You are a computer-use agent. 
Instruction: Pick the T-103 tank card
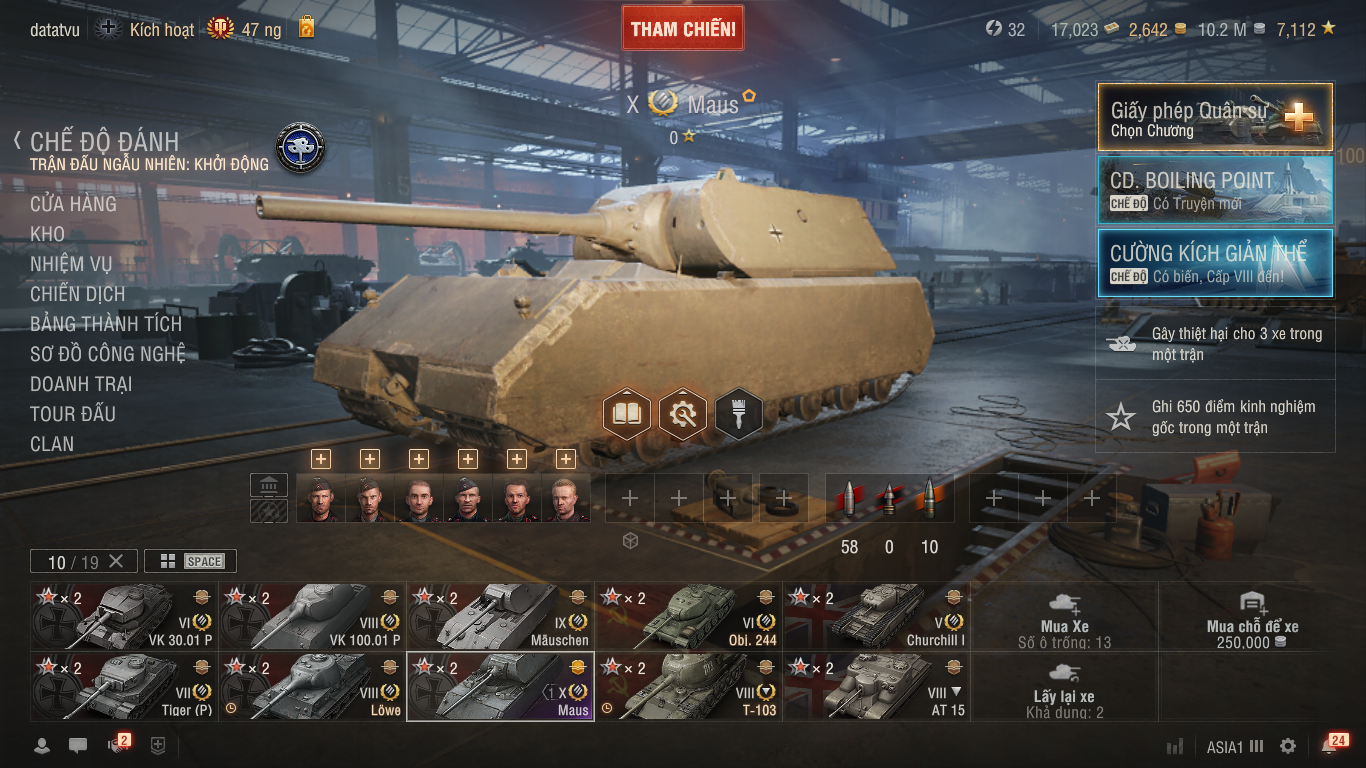point(688,686)
